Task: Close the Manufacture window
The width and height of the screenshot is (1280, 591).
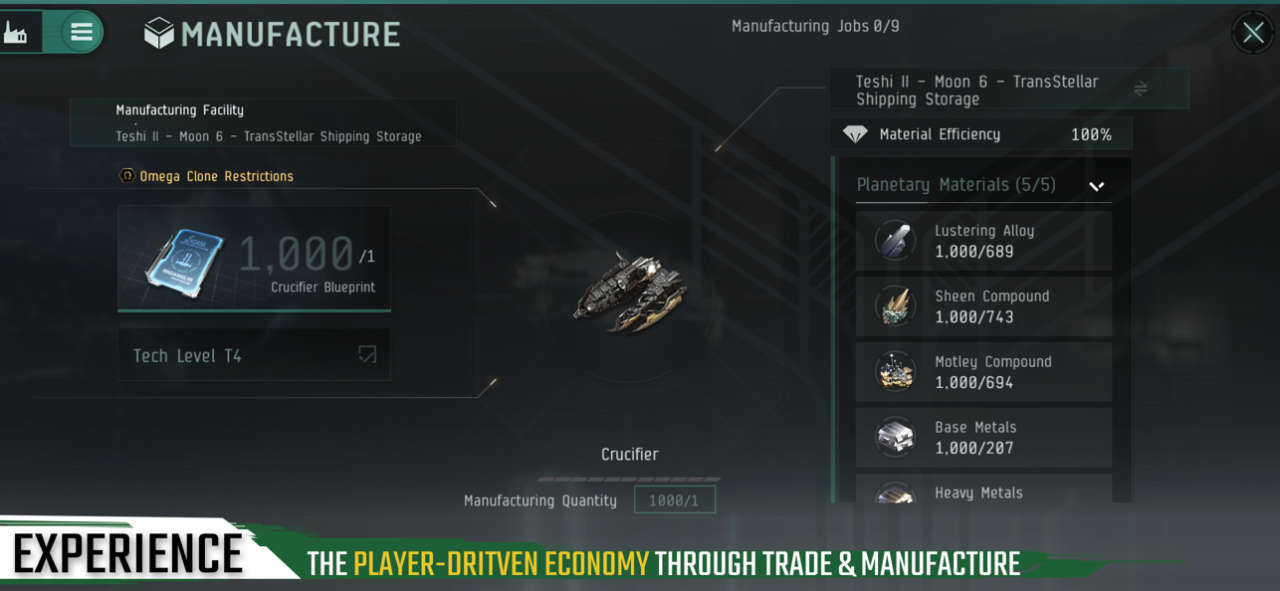Action: (1252, 33)
